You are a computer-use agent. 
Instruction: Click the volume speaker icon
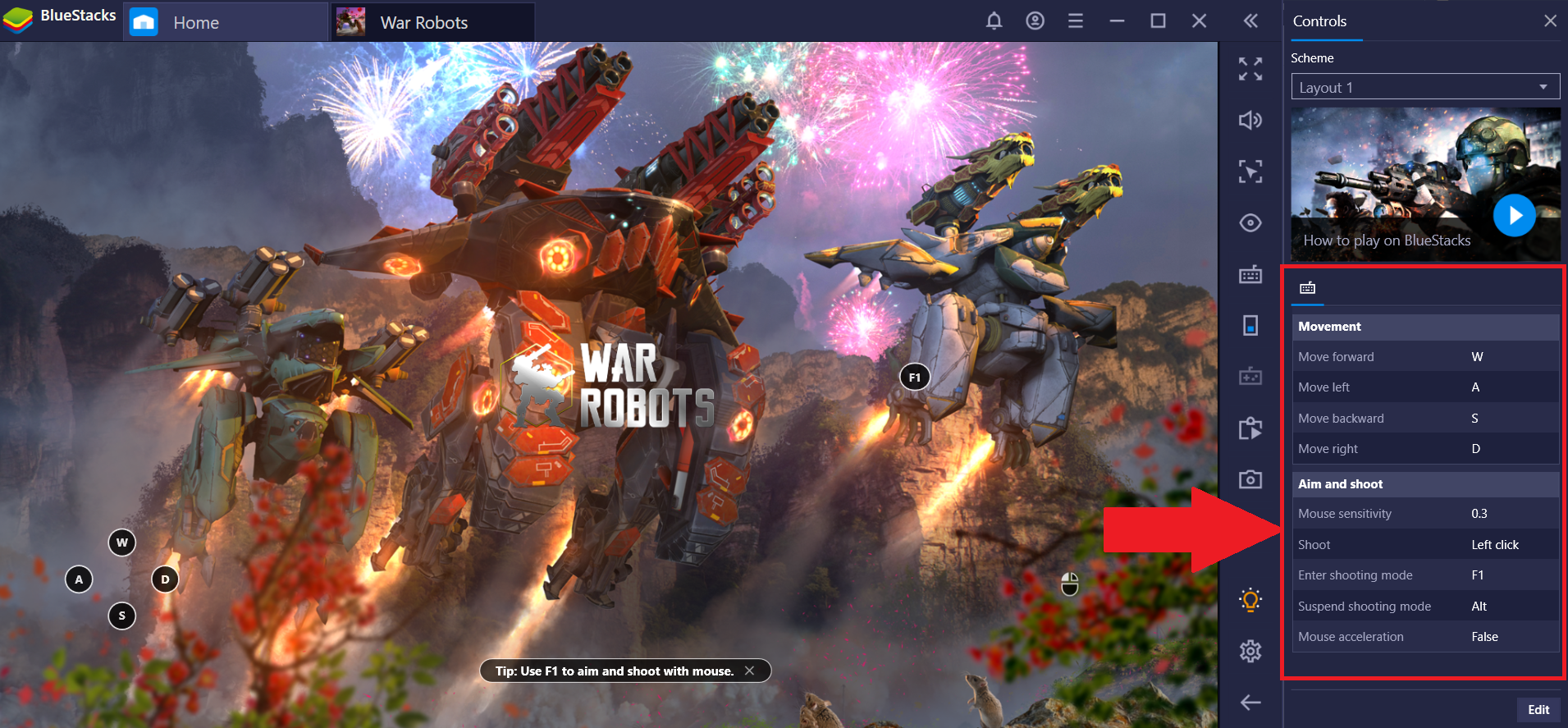(1250, 121)
